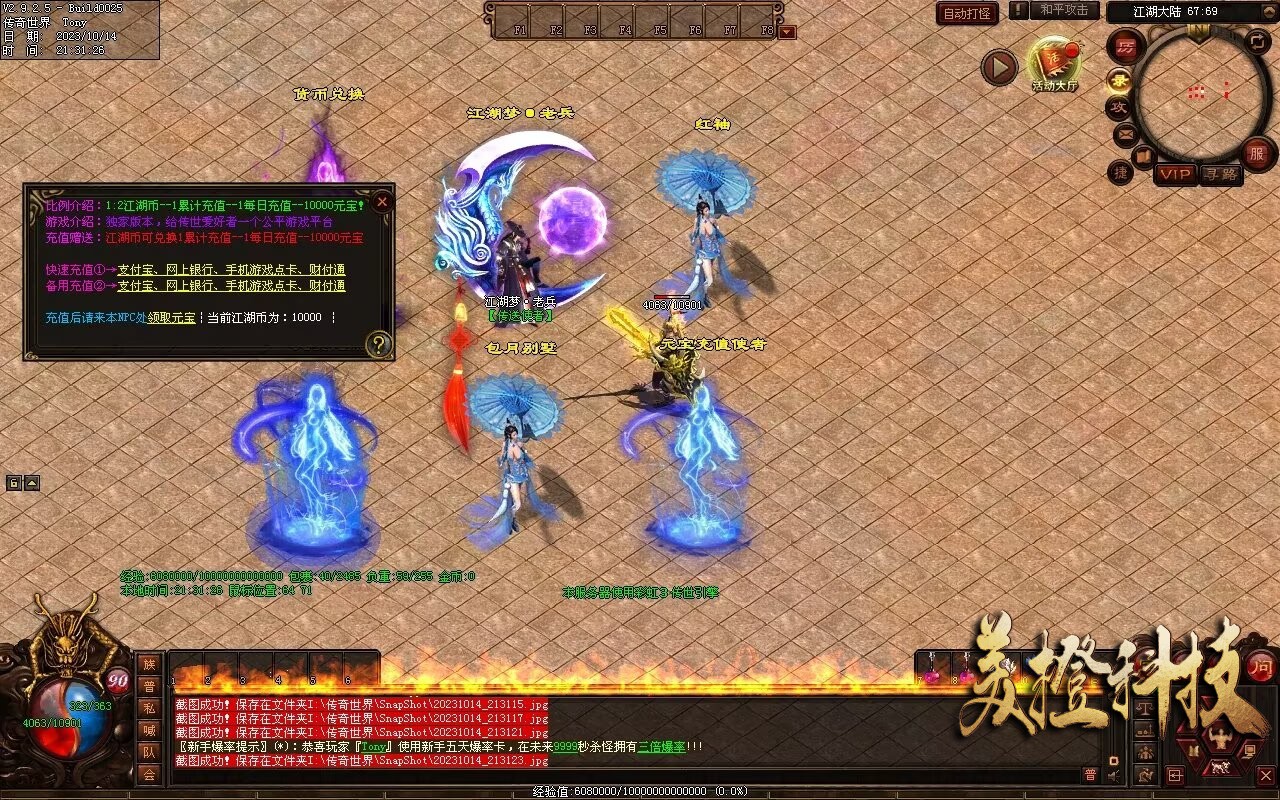Image resolution: width=1280 pixels, height=800 pixels.
Task: Click the 领取元宝 claim link
Action: click(172, 317)
